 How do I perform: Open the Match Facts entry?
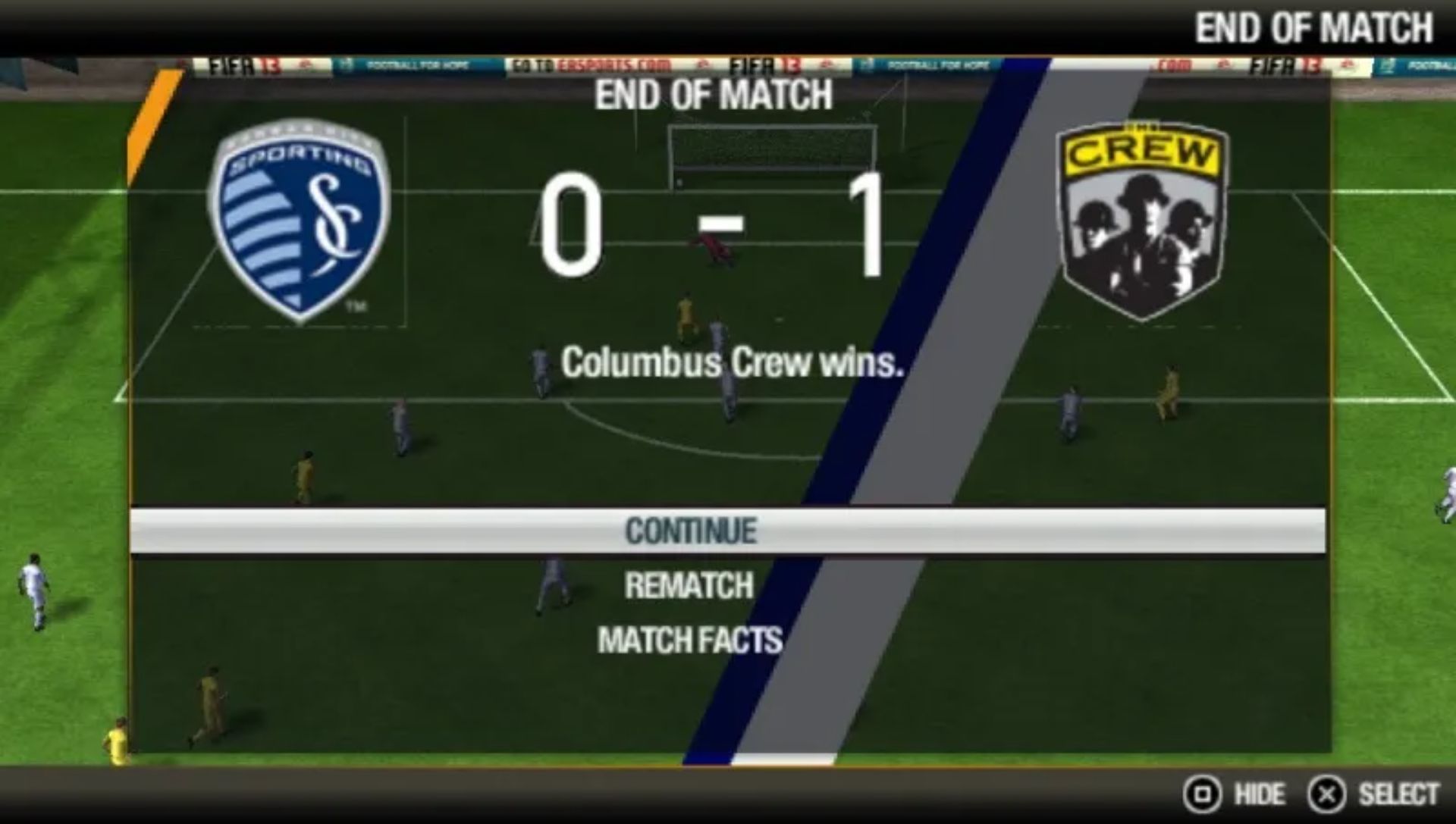pyautogui.click(x=689, y=641)
